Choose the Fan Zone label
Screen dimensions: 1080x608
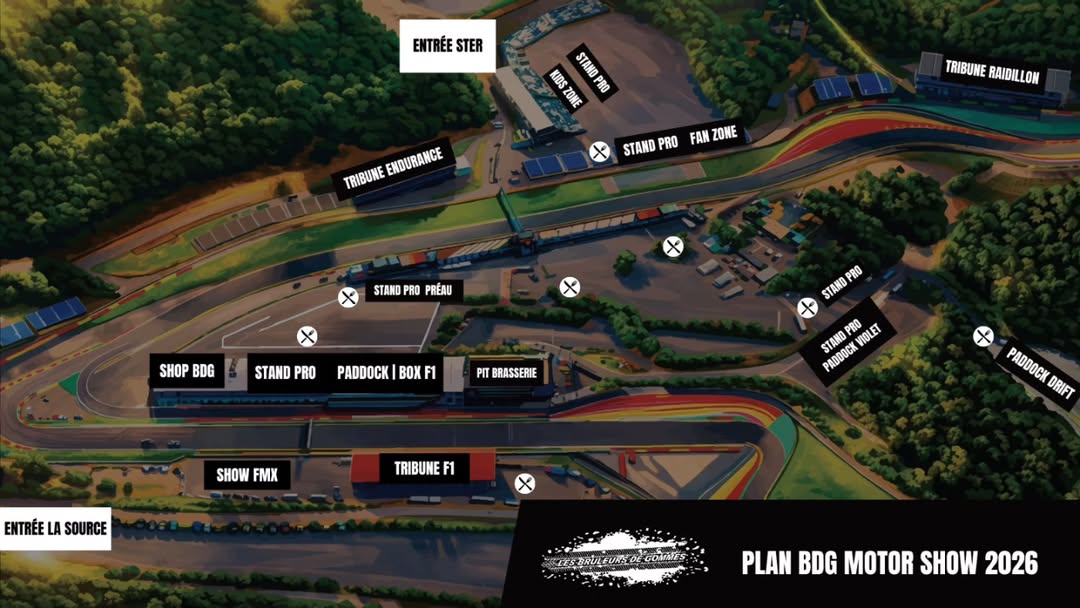(x=714, y=138)
